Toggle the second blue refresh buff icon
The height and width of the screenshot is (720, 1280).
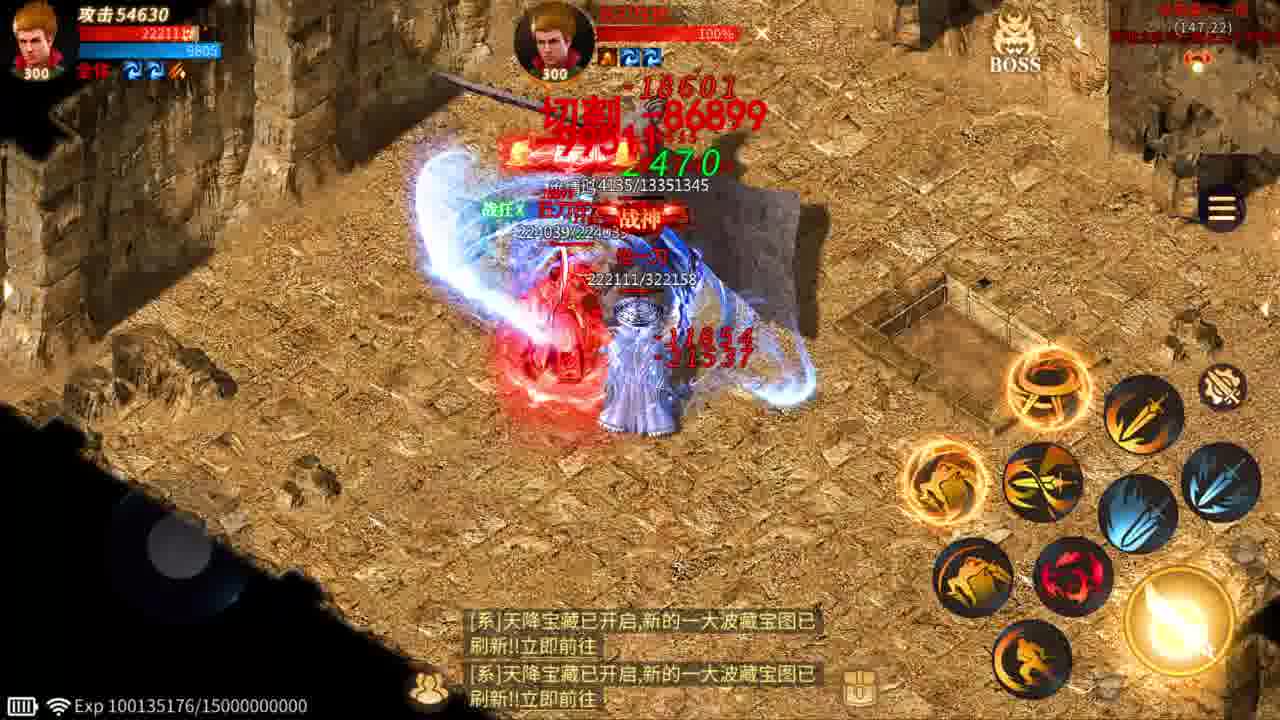tap(155, 72)
